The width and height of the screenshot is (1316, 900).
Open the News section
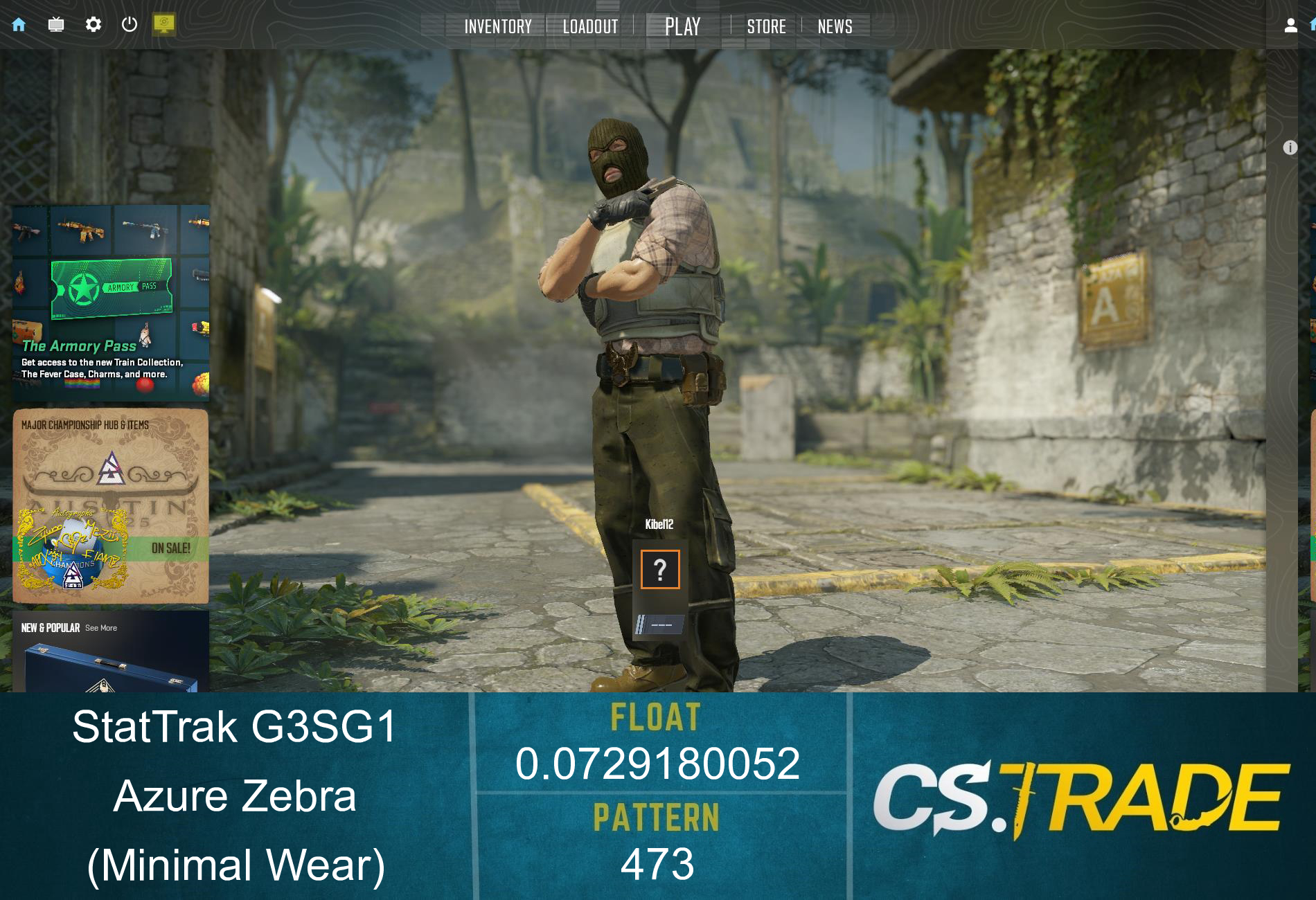[x=835, y=26]
